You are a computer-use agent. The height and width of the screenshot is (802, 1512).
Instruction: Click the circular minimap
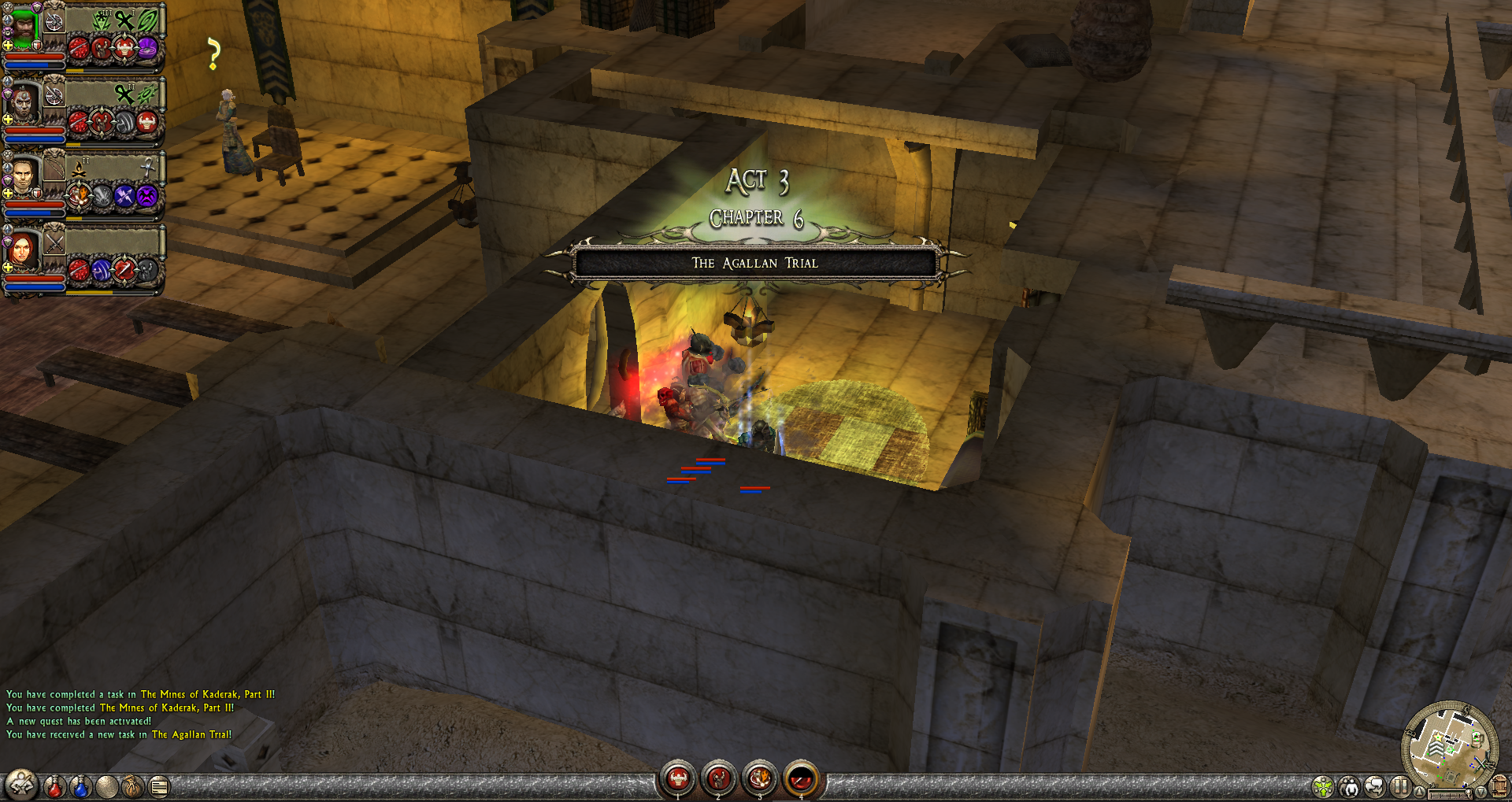coord(1449,745)
